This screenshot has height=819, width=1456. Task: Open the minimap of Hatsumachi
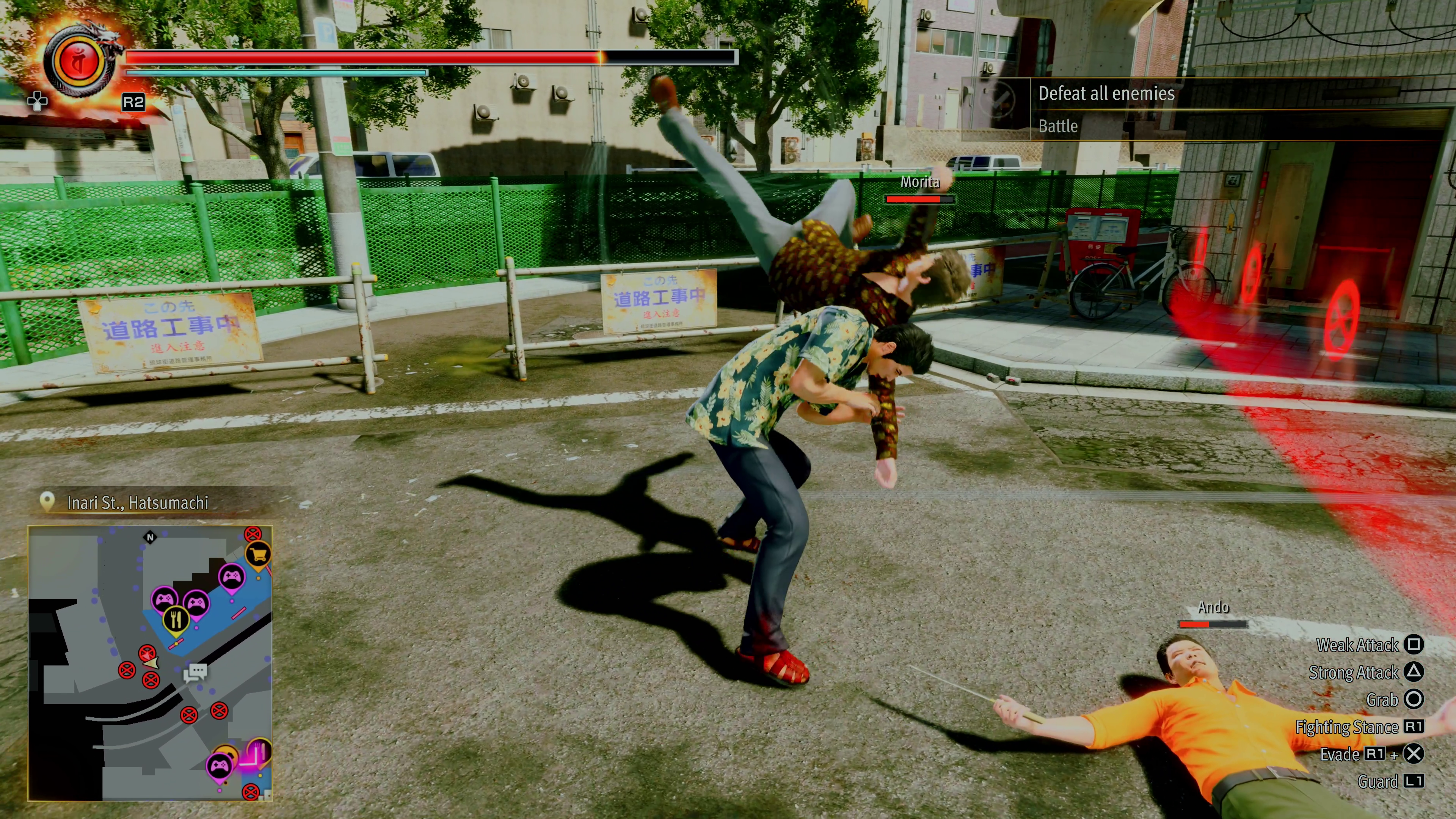tap(151, 662)
